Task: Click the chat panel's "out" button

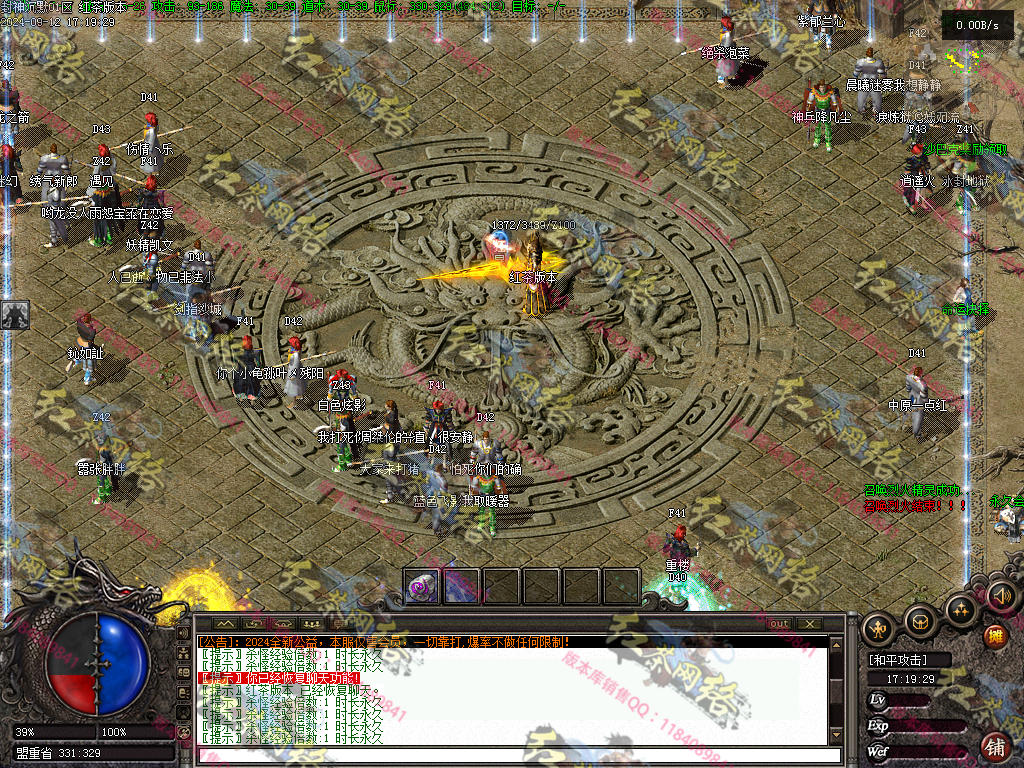Action: pyautogui.click(x=779, y=624)
